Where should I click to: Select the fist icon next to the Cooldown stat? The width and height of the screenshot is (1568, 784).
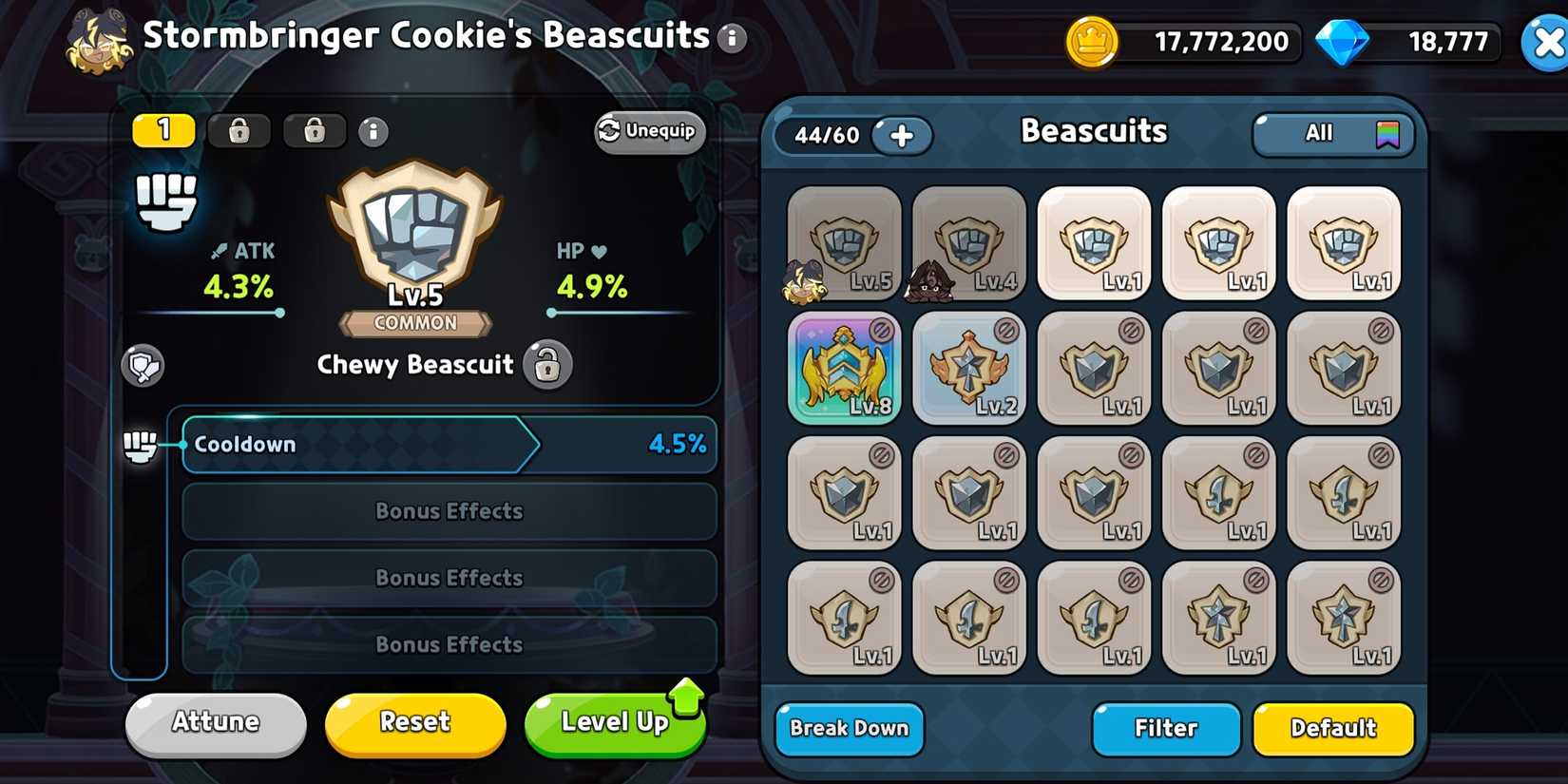click(141, 444)
